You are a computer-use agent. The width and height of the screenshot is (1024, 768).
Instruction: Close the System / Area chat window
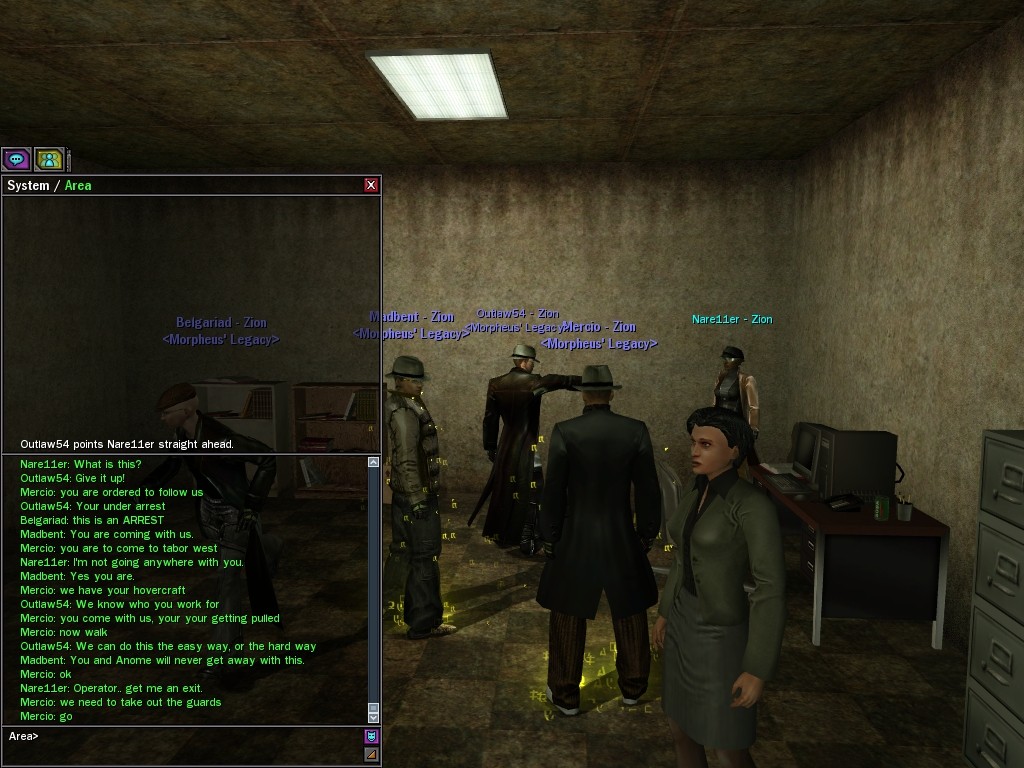(x=371, y=185)
